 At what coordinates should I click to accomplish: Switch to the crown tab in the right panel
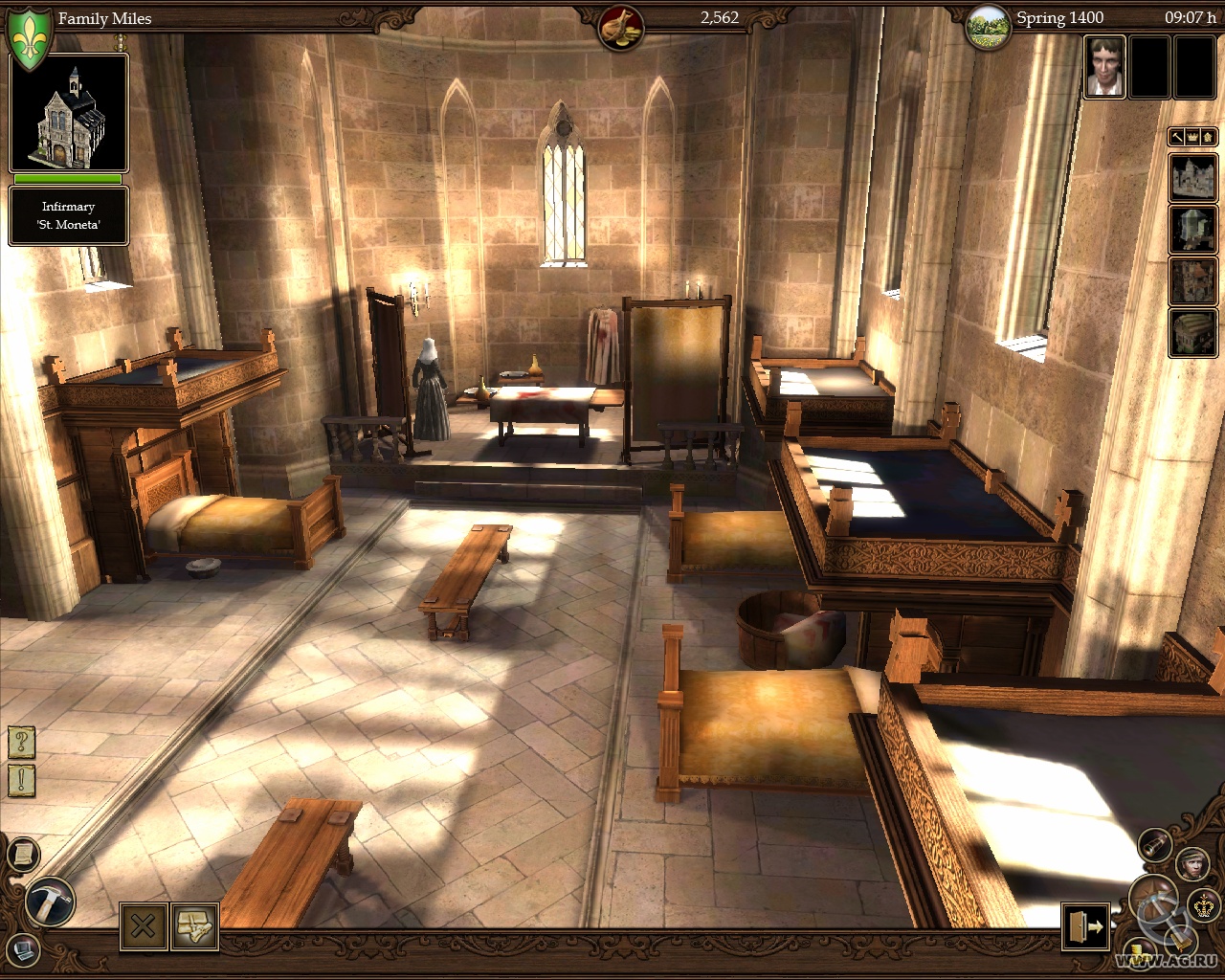[x=1192, y=137]
